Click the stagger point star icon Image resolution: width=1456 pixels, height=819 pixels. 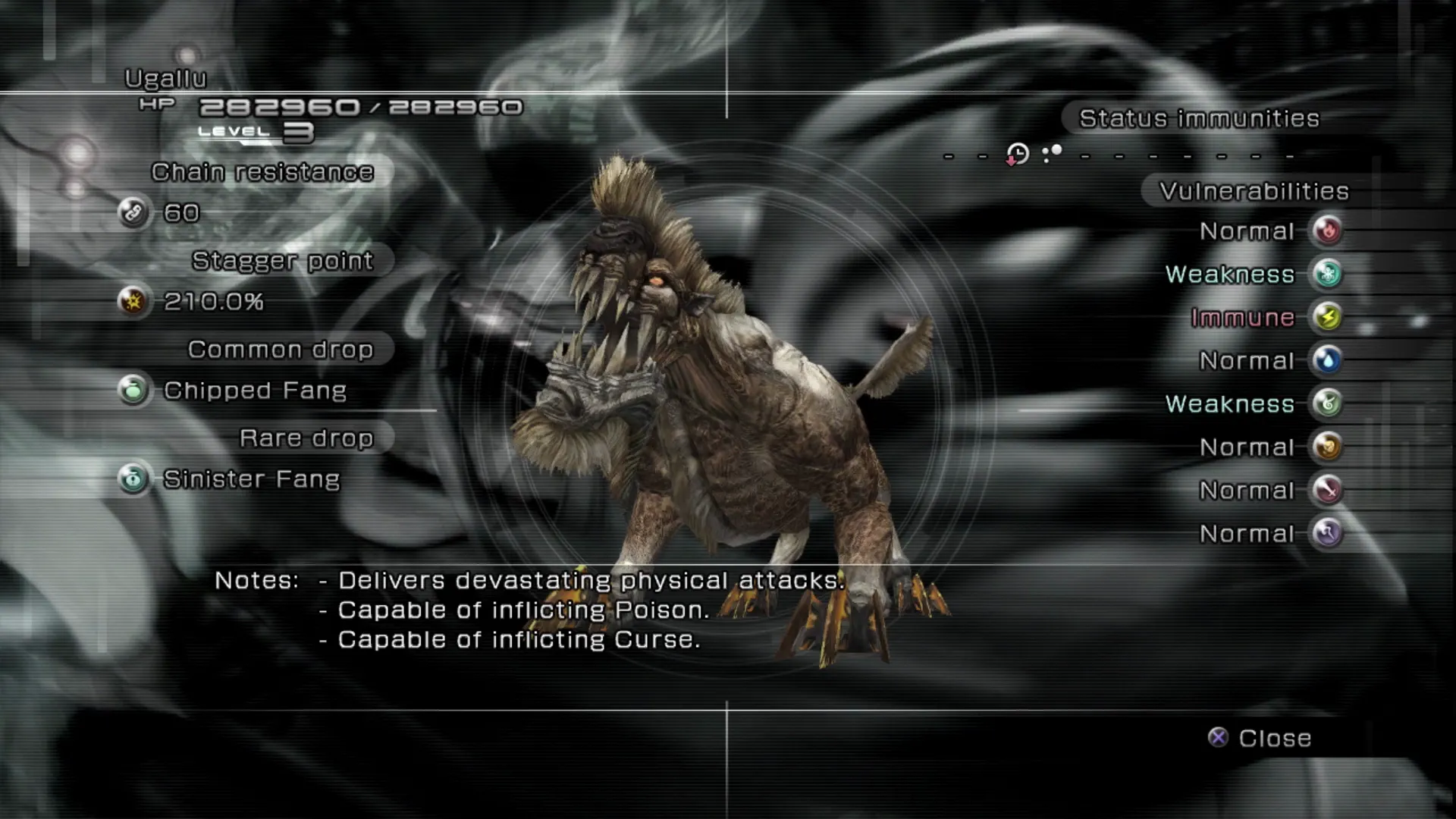[x=133, y=301]
